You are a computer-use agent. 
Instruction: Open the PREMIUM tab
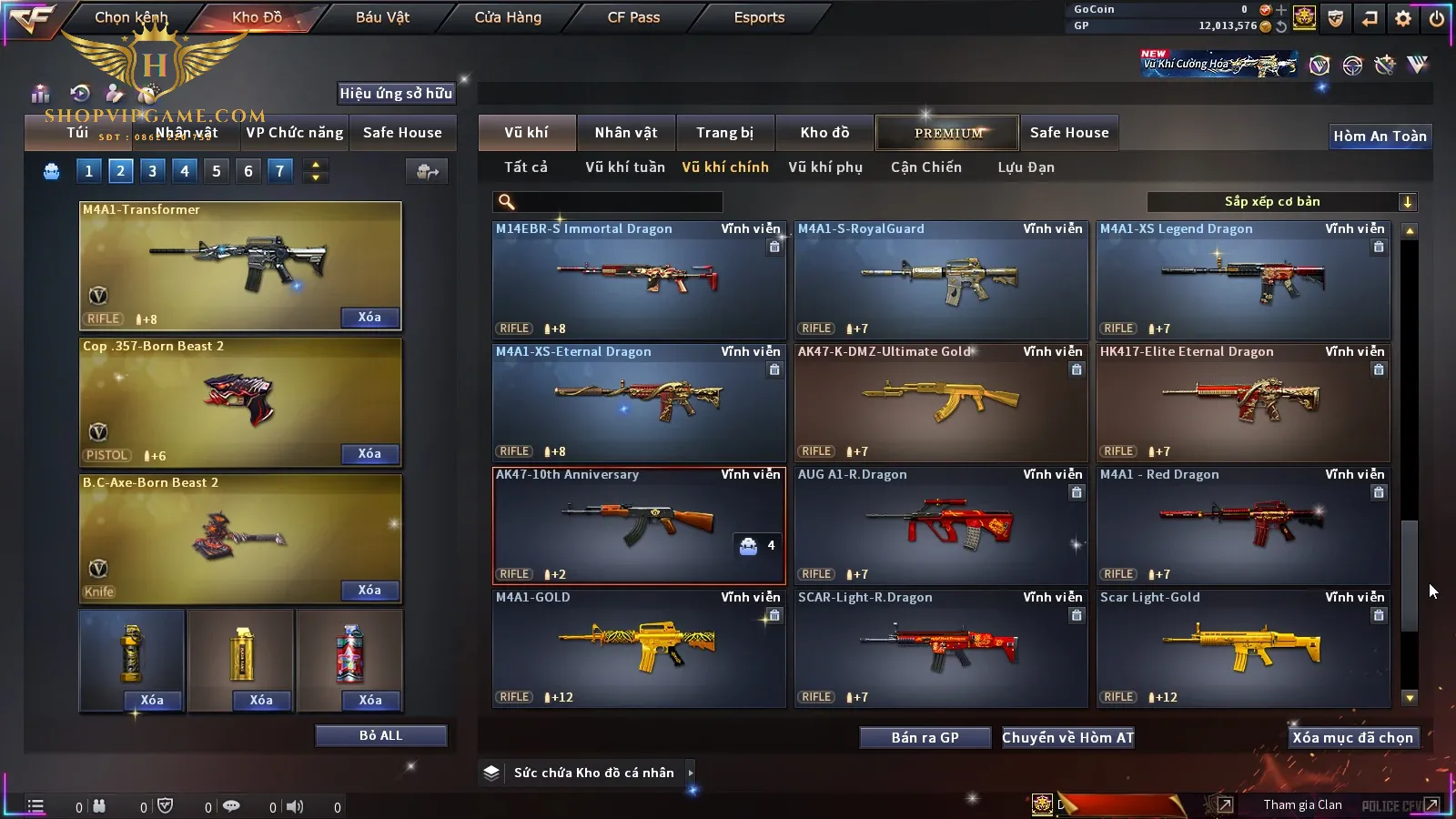click(947, 133)
